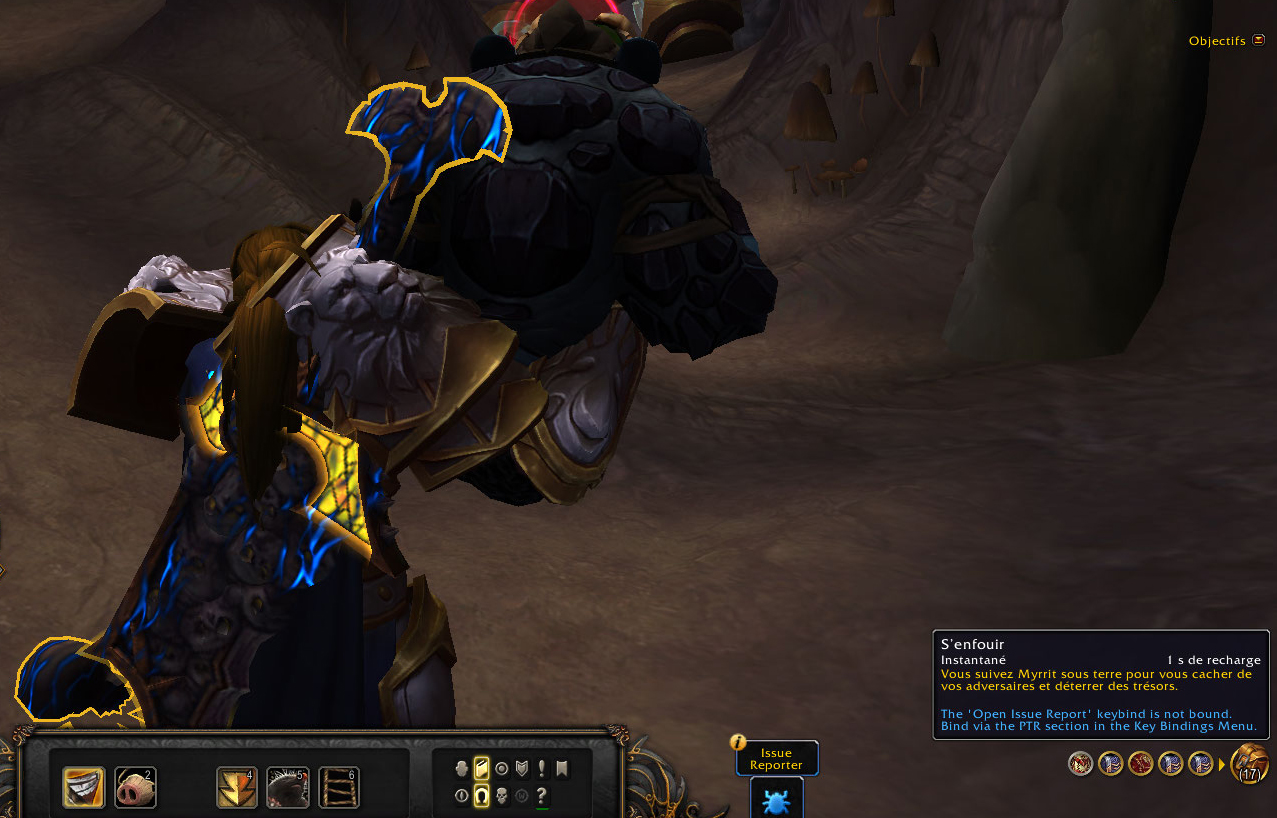Click the blue bug report button
This screenshot has height=818, width=1277.
[x=776, y=799]
